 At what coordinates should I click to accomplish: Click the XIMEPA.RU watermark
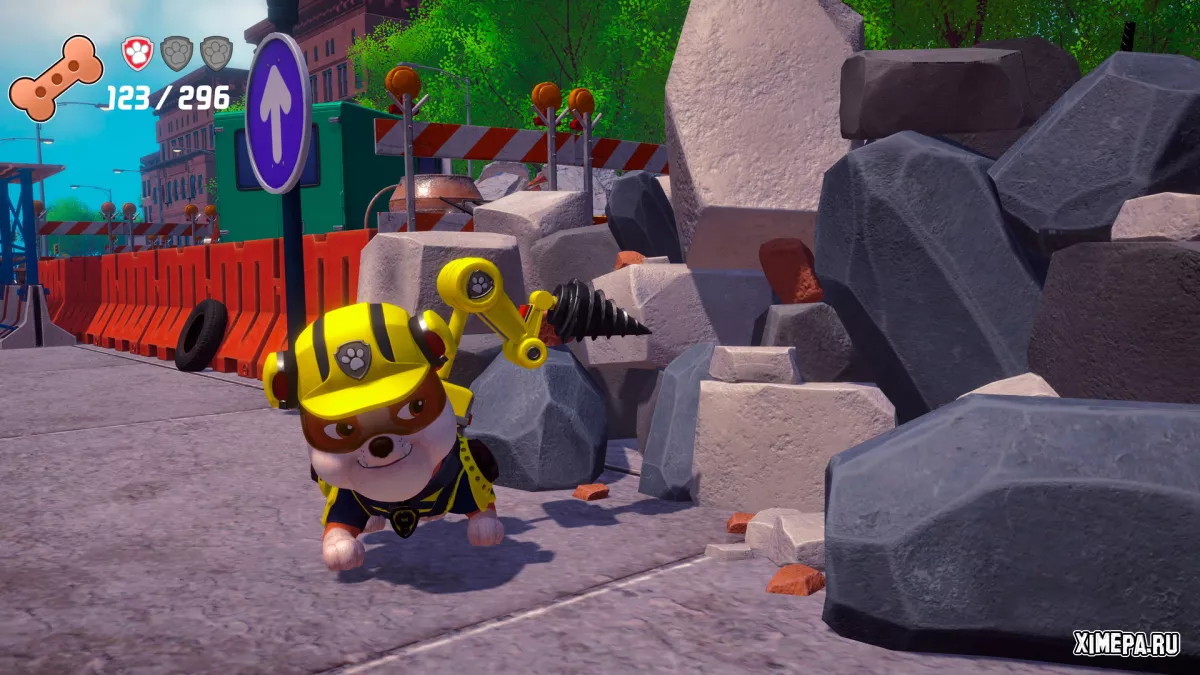[x=1126, y=645]
